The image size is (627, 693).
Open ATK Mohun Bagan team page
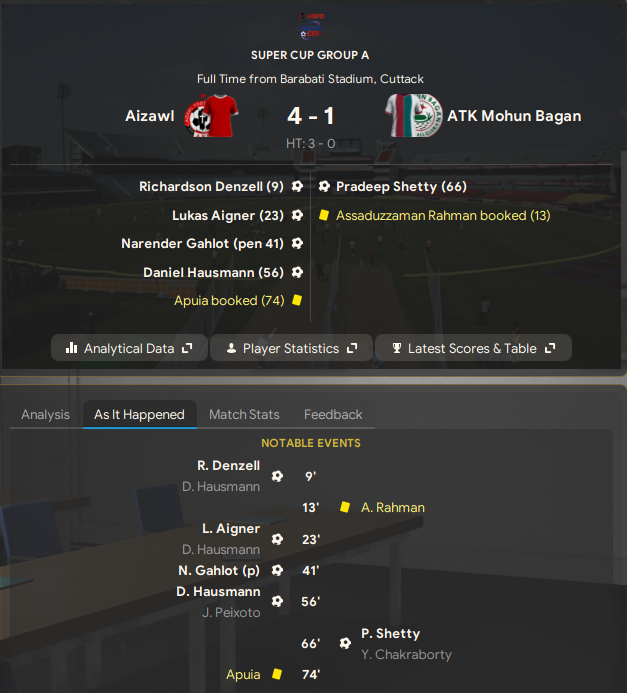(514, 116)
